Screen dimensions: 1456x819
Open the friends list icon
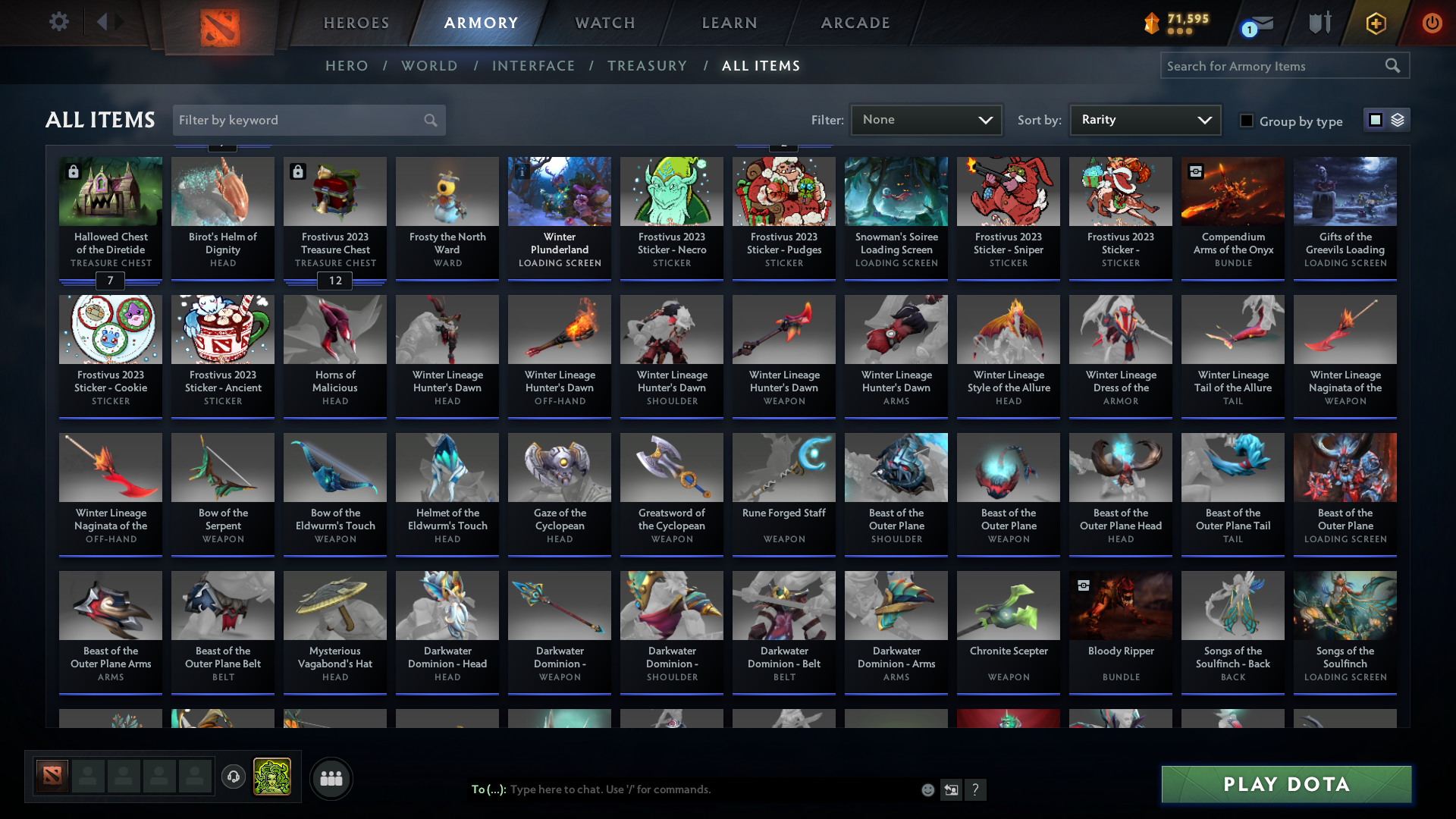[x=331, y=778]
